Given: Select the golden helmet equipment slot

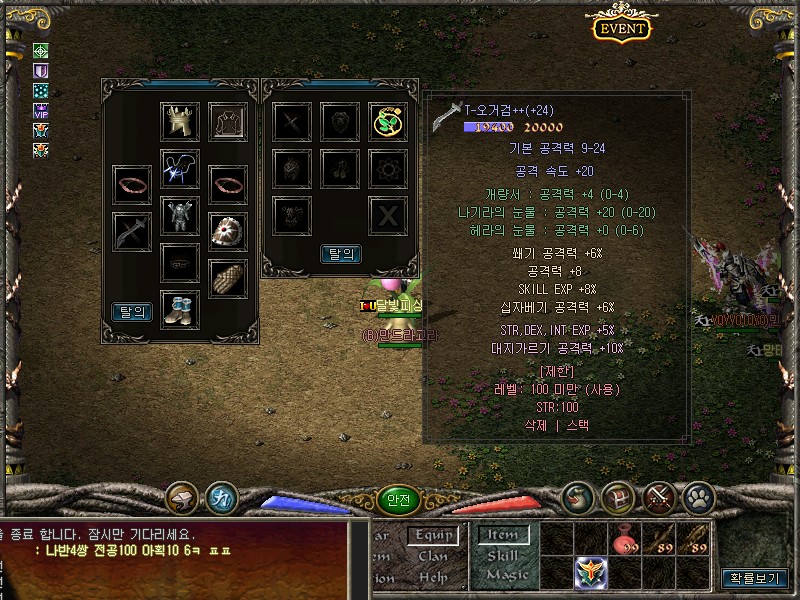Looking at the screenshot, I should coord(180,121).
